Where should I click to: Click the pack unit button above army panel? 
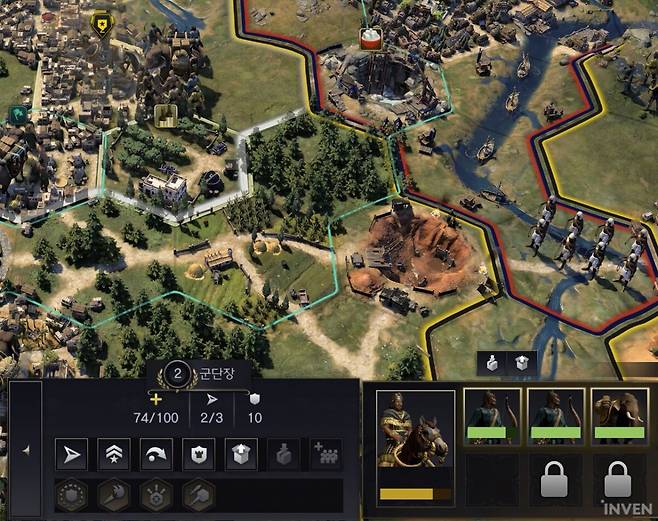494,363
